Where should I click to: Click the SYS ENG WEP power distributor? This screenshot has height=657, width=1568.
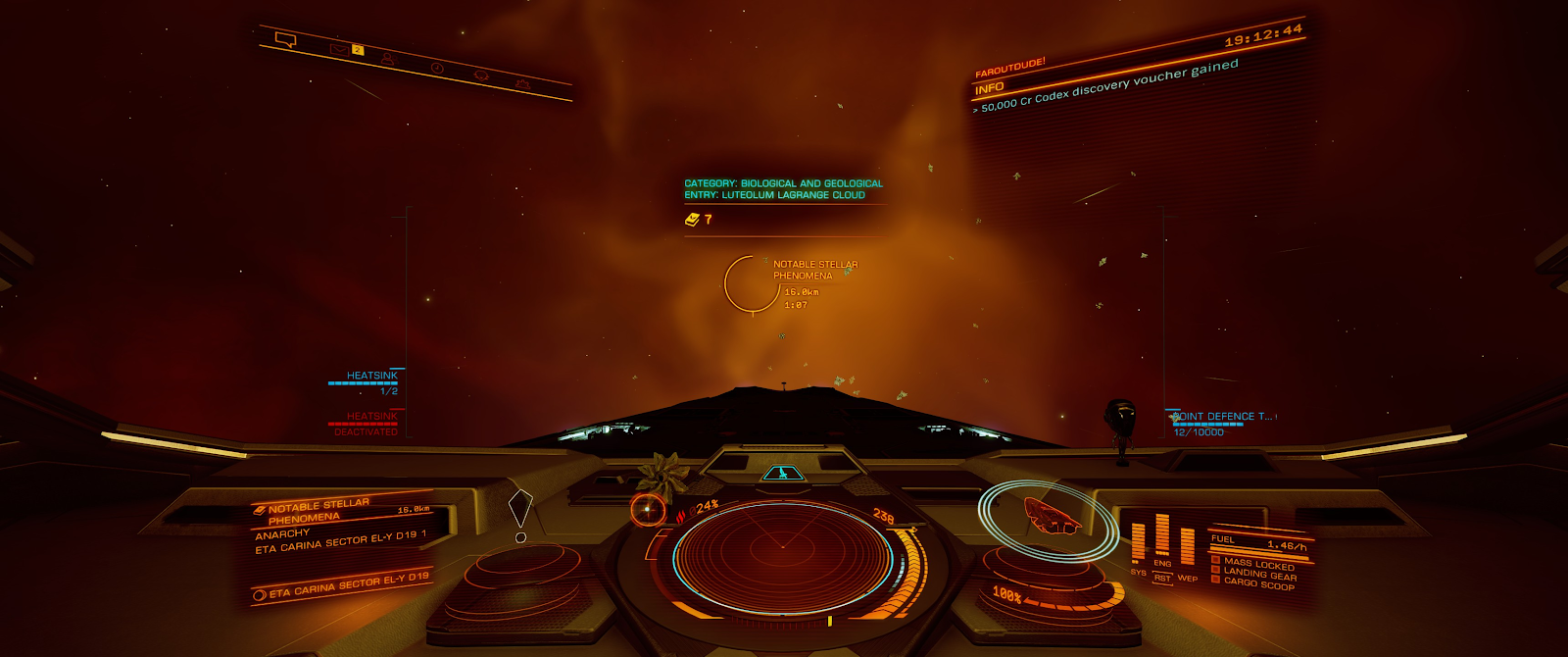coord(1162,549)
